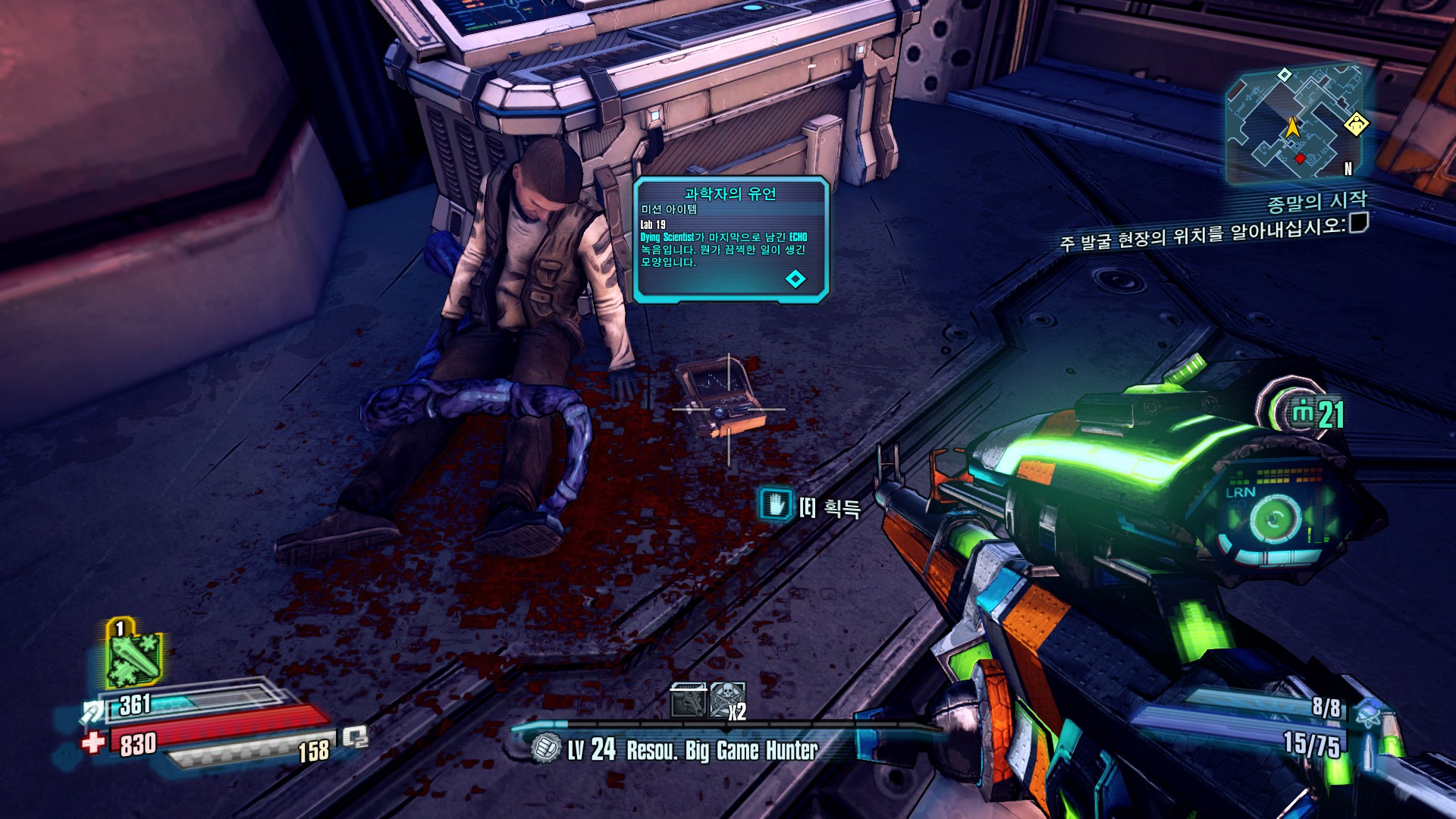Inspect the buff icon beside the skull
1456x819 pixels.
[x=689, y=700]
